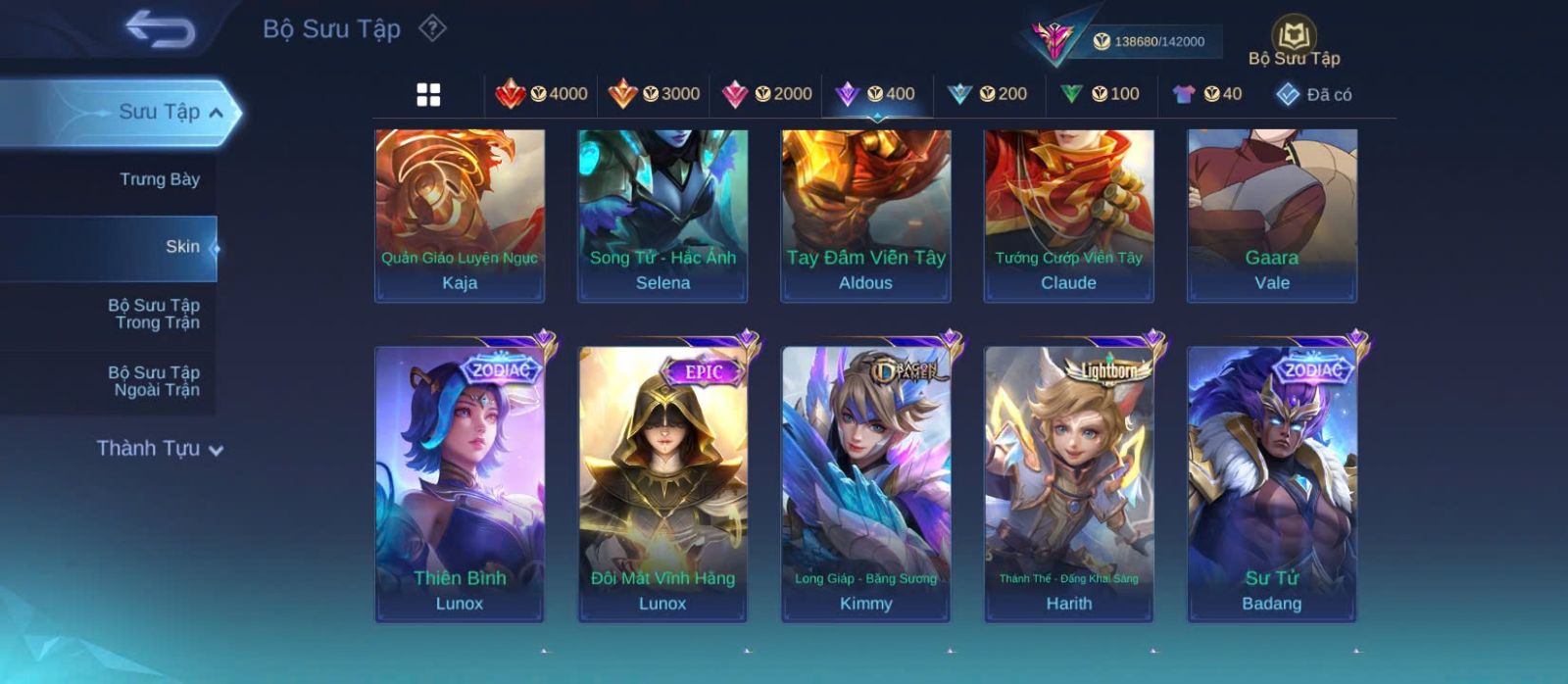Image resolution: width=1568 pixels, height=684 pixels.
Task: Filter skins by the 4000 point tier
Action: click(541, 94)
